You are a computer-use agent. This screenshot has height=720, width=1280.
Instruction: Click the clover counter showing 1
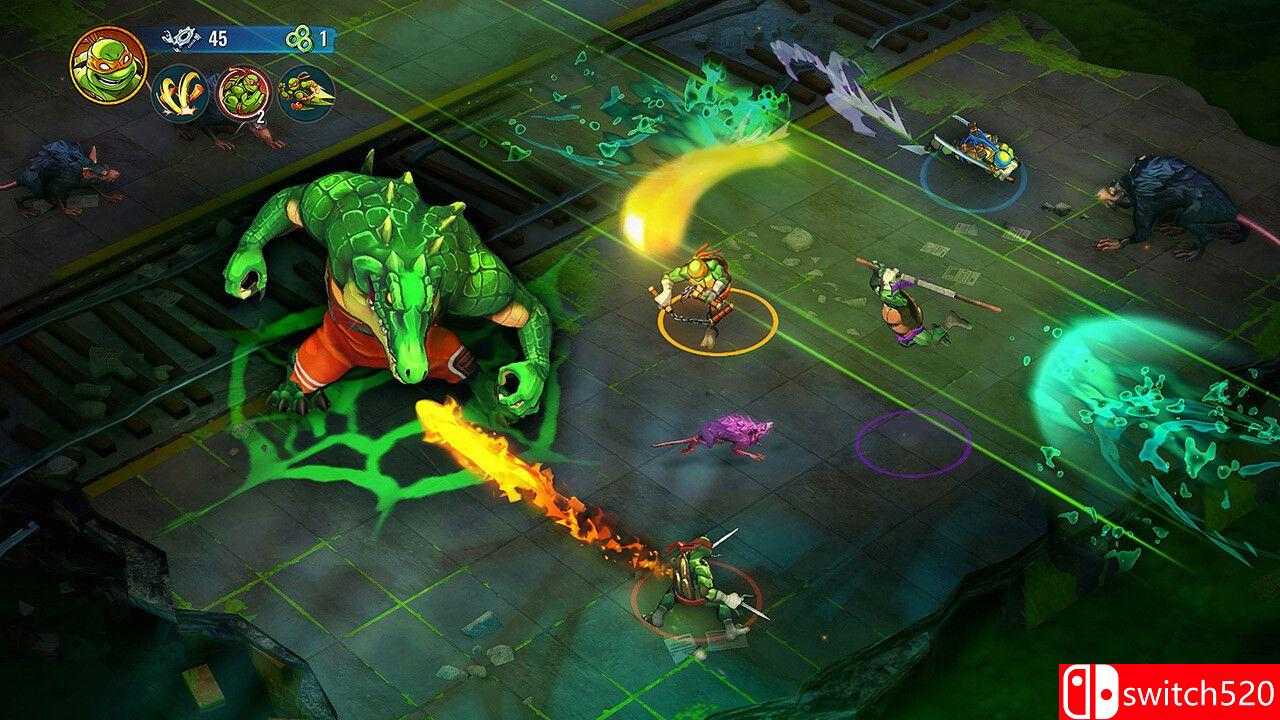click(322, 40)
